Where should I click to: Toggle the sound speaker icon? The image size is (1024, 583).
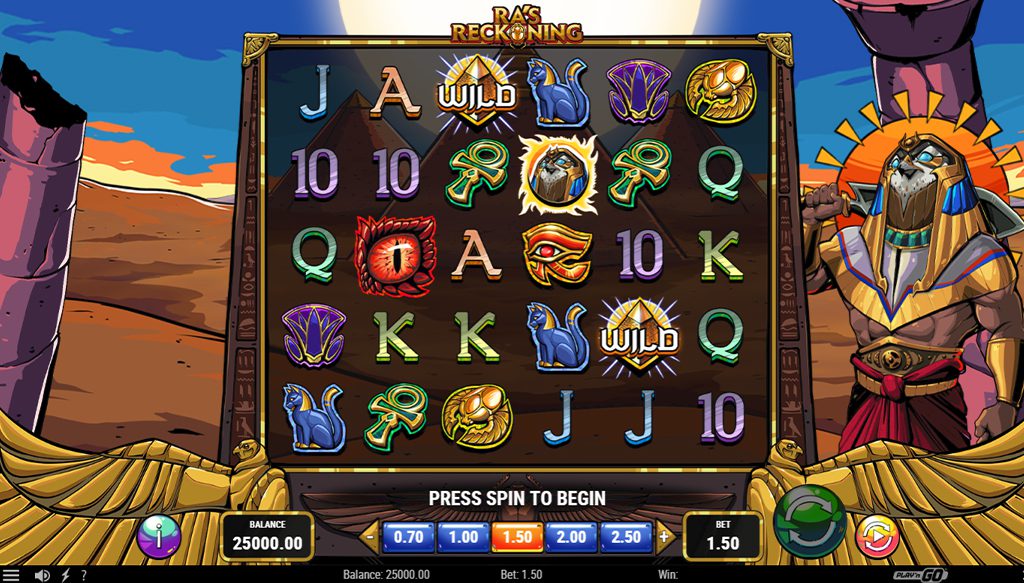42,575
